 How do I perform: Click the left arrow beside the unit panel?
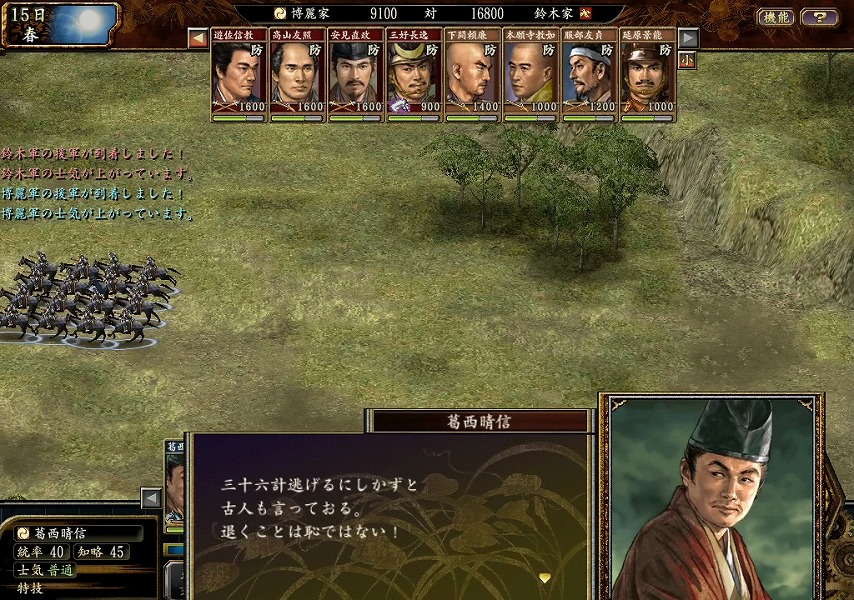pos(150,497)
